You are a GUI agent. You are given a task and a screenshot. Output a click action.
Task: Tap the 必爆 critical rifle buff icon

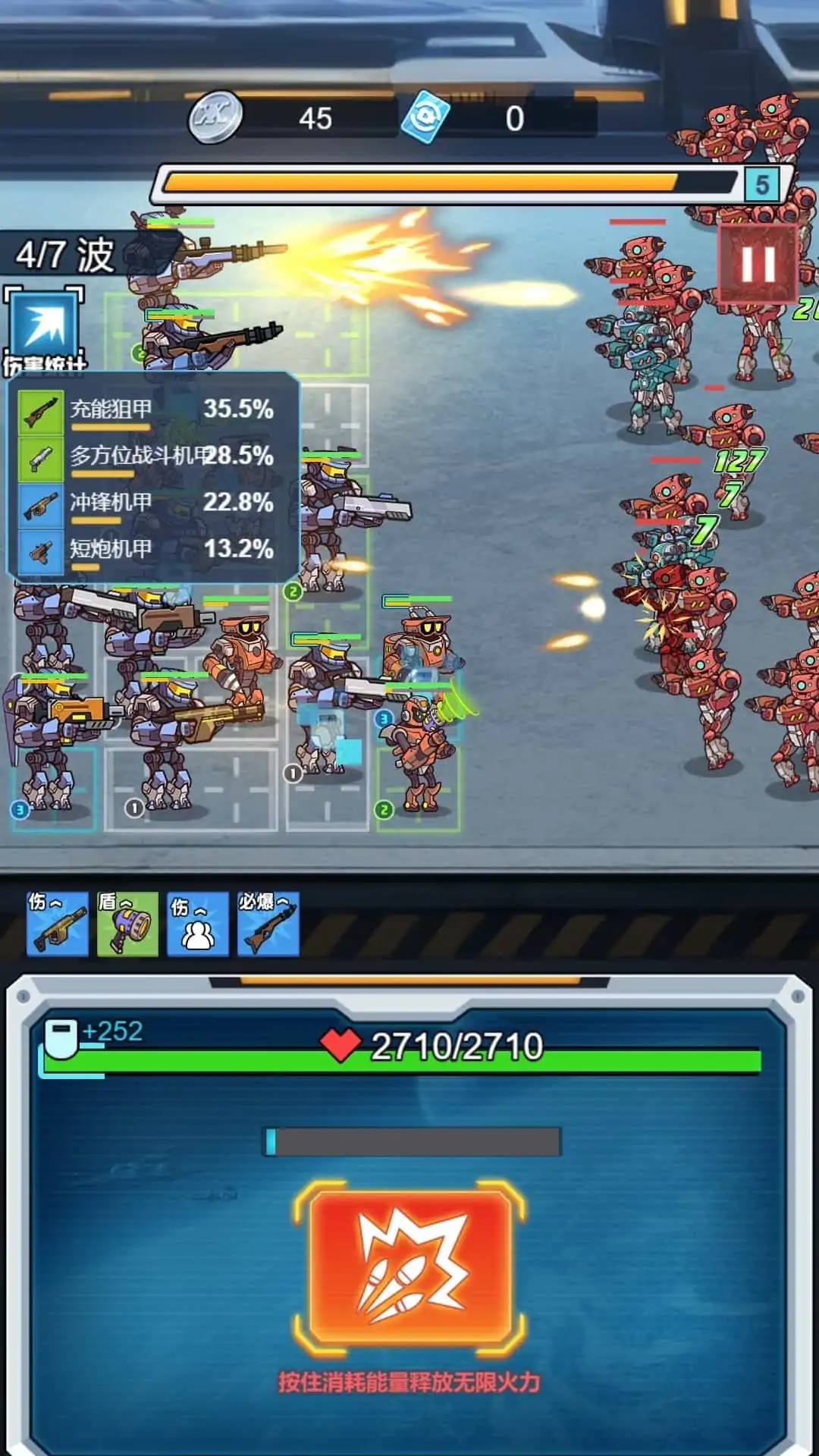coord(268,924)
